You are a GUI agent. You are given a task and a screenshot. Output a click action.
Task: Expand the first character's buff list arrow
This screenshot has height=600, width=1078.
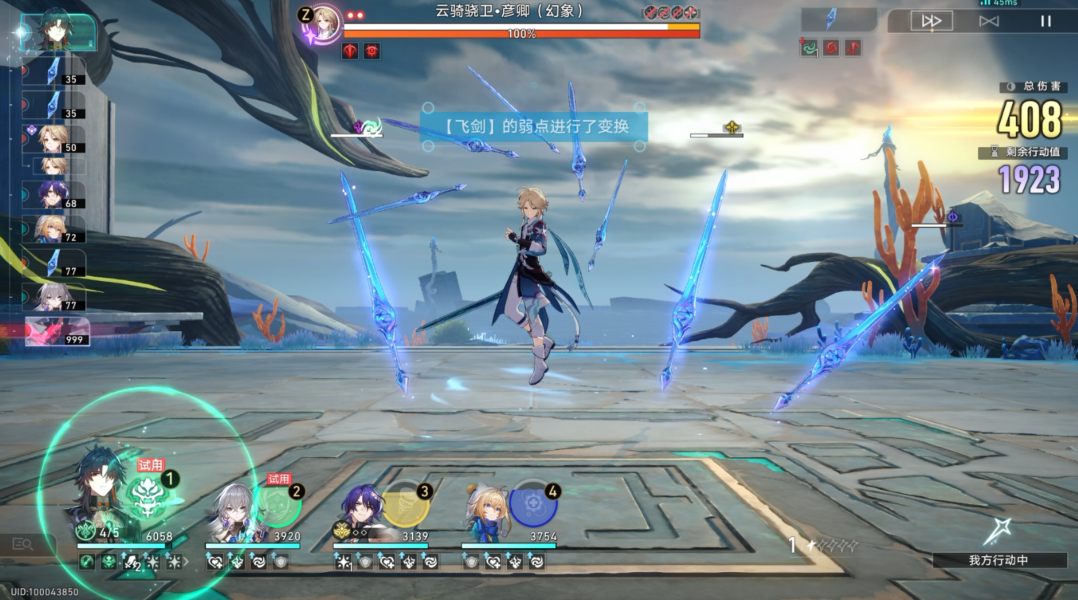tap(187, 562)
